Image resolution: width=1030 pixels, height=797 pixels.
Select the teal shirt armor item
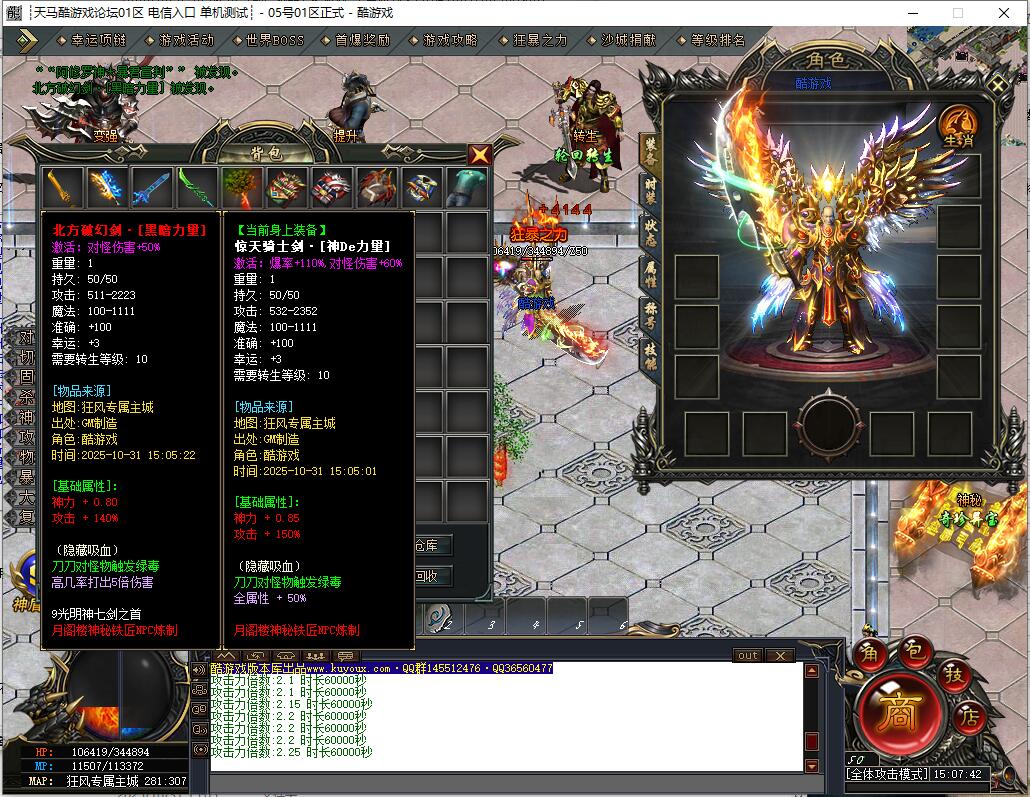point(466,187)
